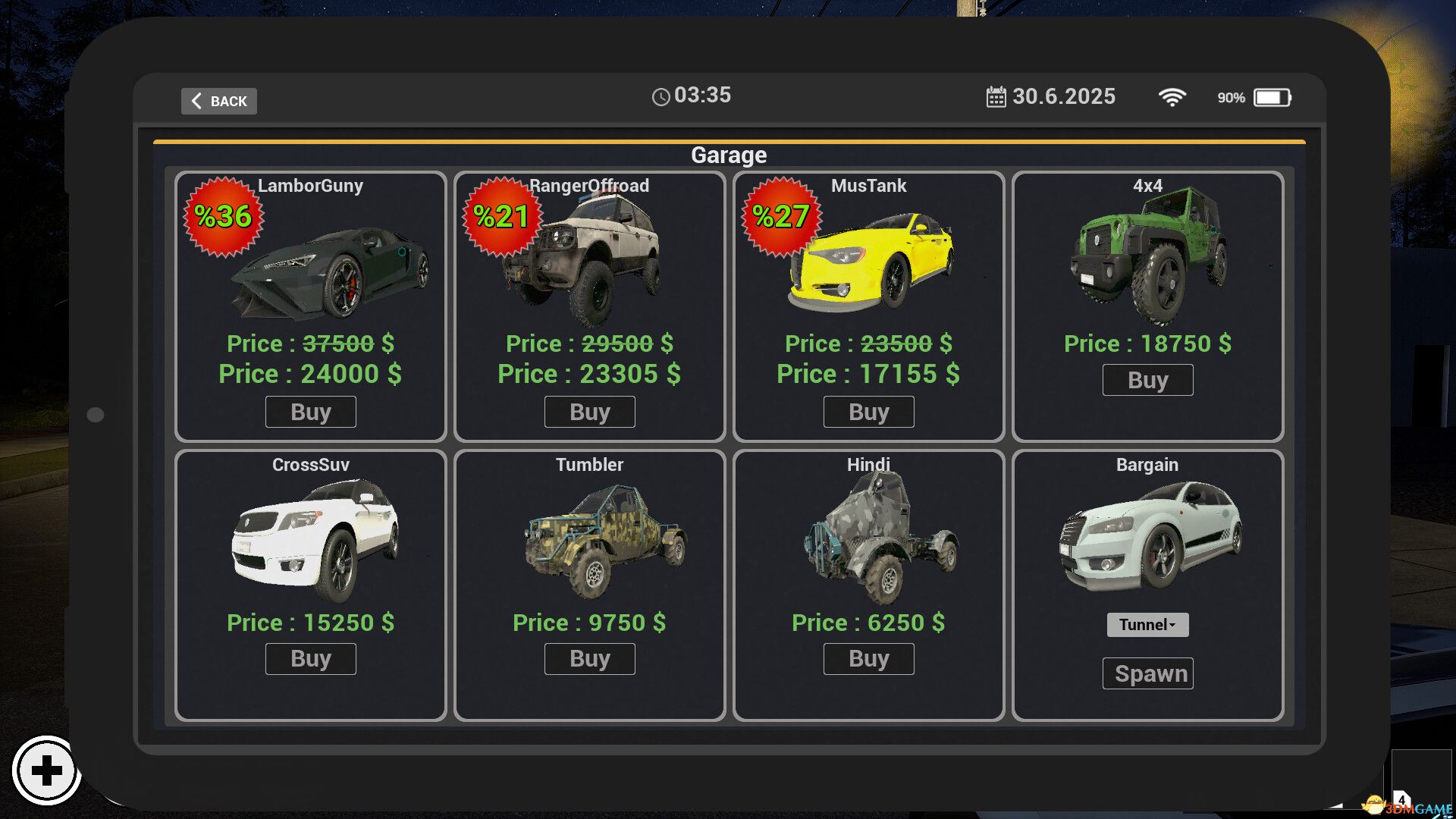1456x819 pixels.
Task: Click the MusTank card title
Action: (868, 185)
